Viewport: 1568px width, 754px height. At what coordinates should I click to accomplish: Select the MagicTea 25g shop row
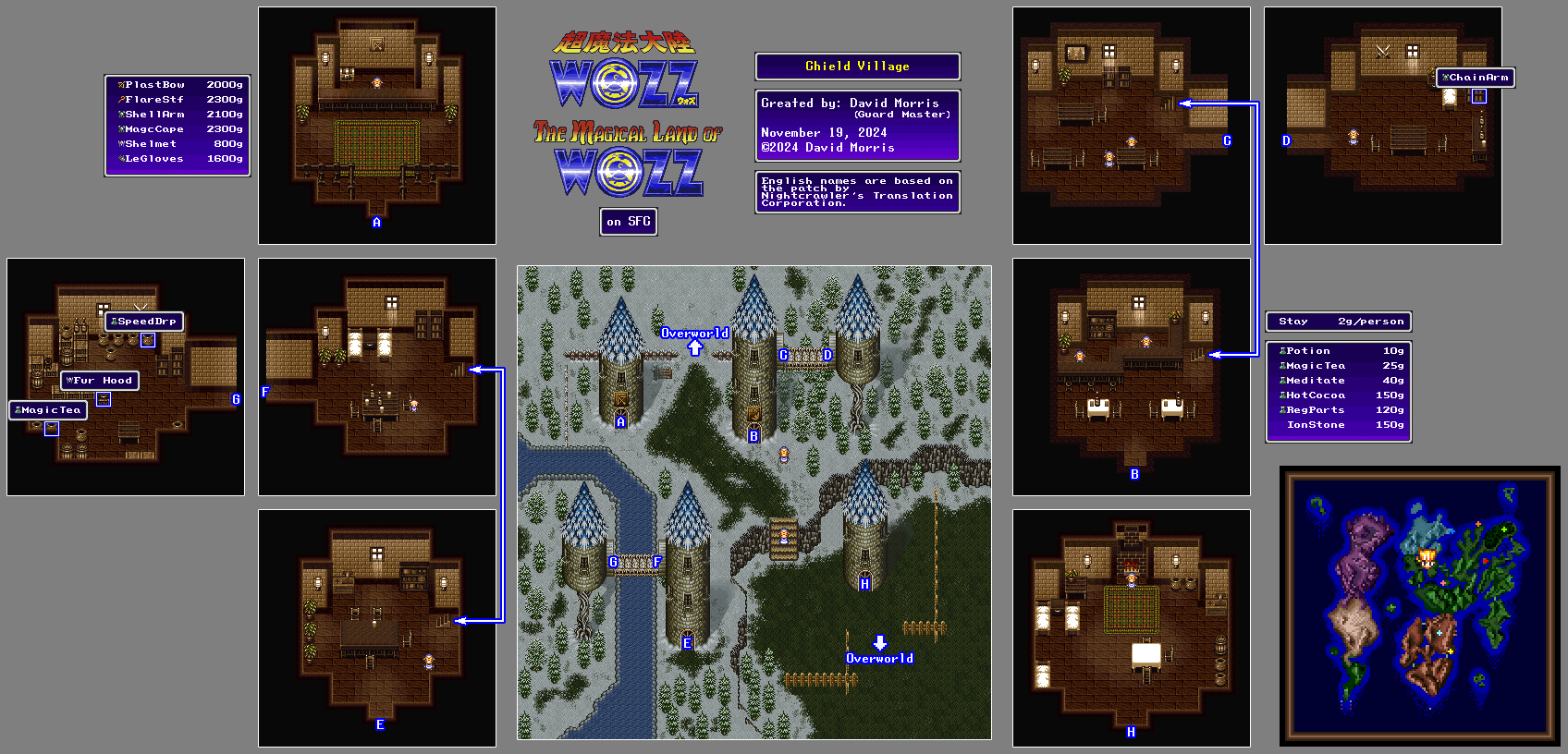(1338, 366)
